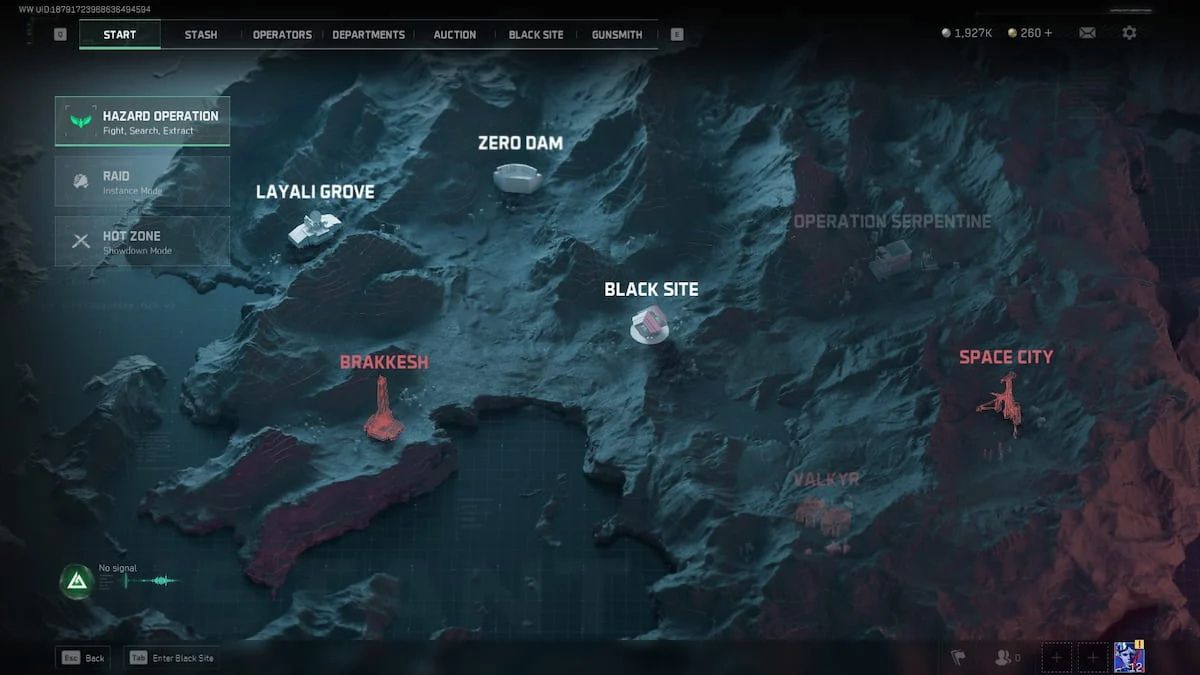The height and width of the screenshot is (675, 1200).
Task: Open settings via the gear icon
Action: click(x=1129, y=33)
